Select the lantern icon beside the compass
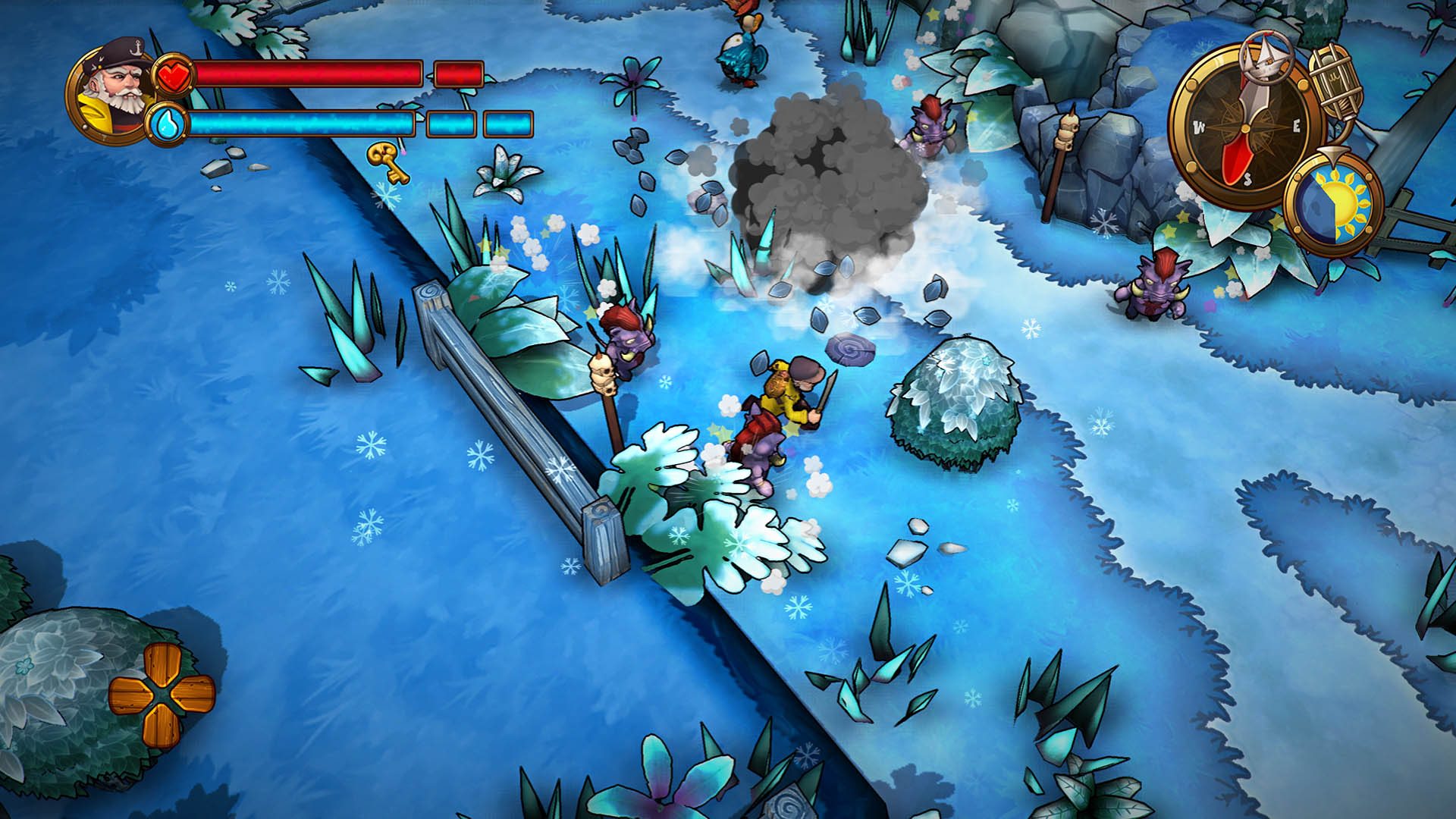1456x819 pixels. [1338, 83]
